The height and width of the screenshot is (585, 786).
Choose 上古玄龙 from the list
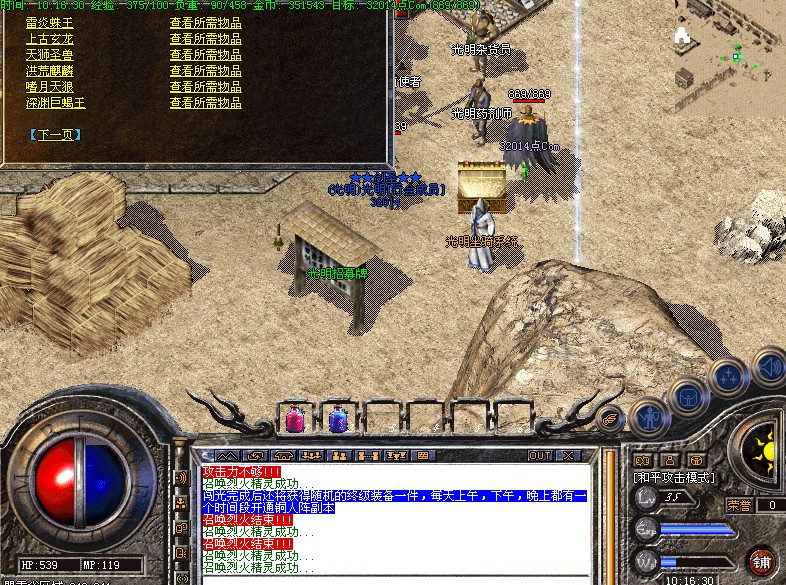pos(49,38)
